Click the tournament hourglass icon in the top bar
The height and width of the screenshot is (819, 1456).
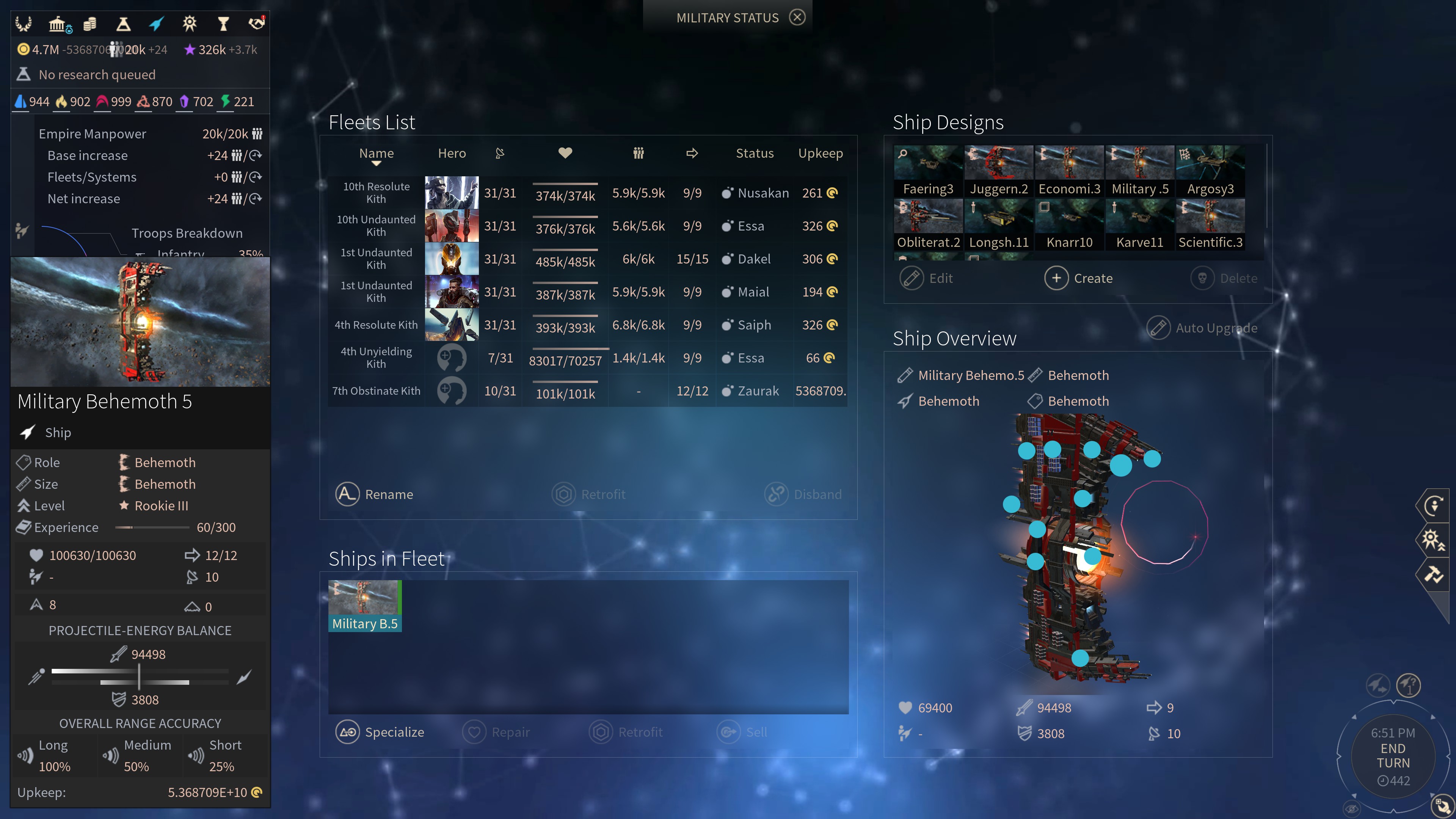coord(224,23)
